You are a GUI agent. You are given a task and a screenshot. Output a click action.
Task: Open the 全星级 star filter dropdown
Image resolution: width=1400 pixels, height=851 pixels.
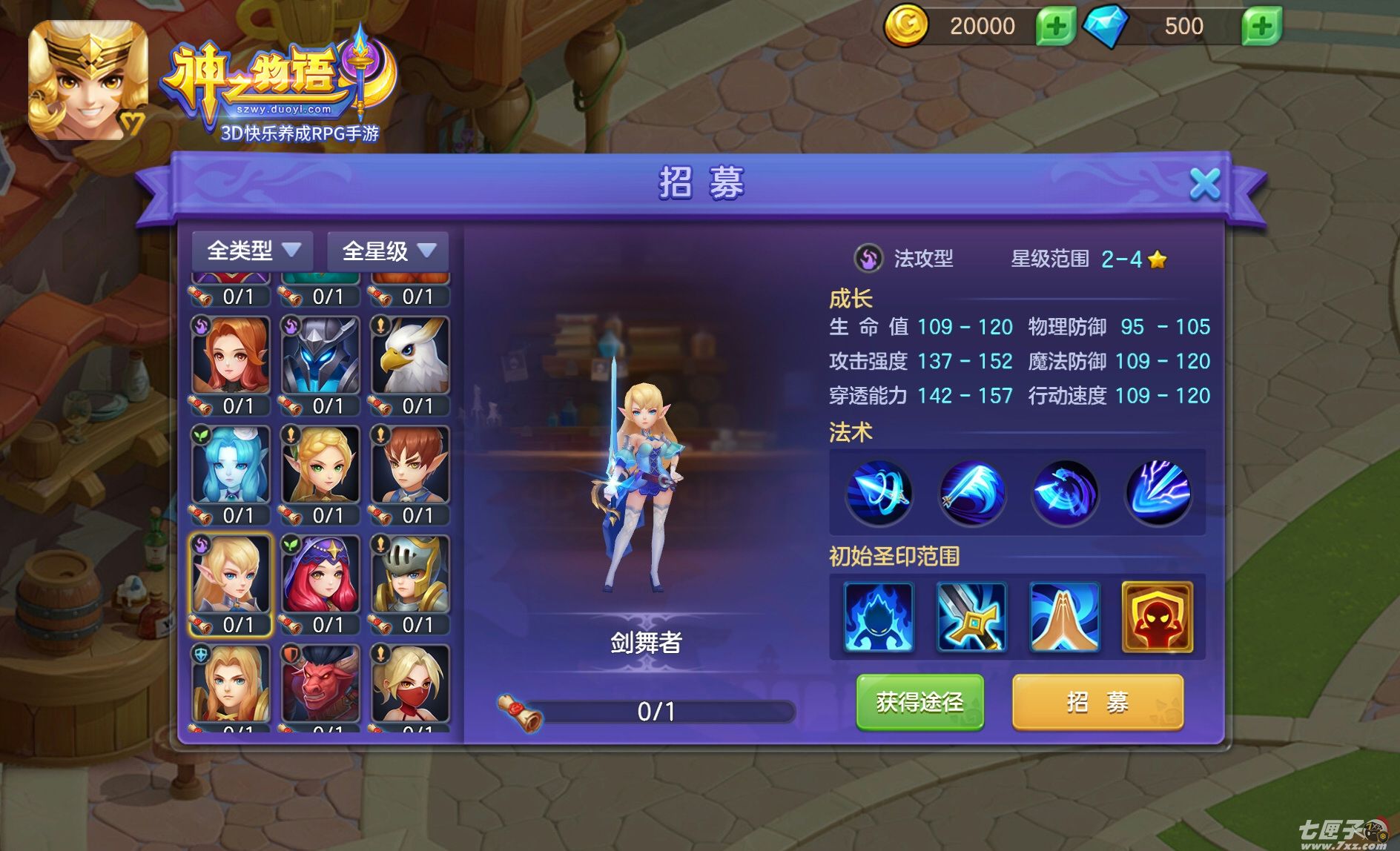tap(388, 251)
